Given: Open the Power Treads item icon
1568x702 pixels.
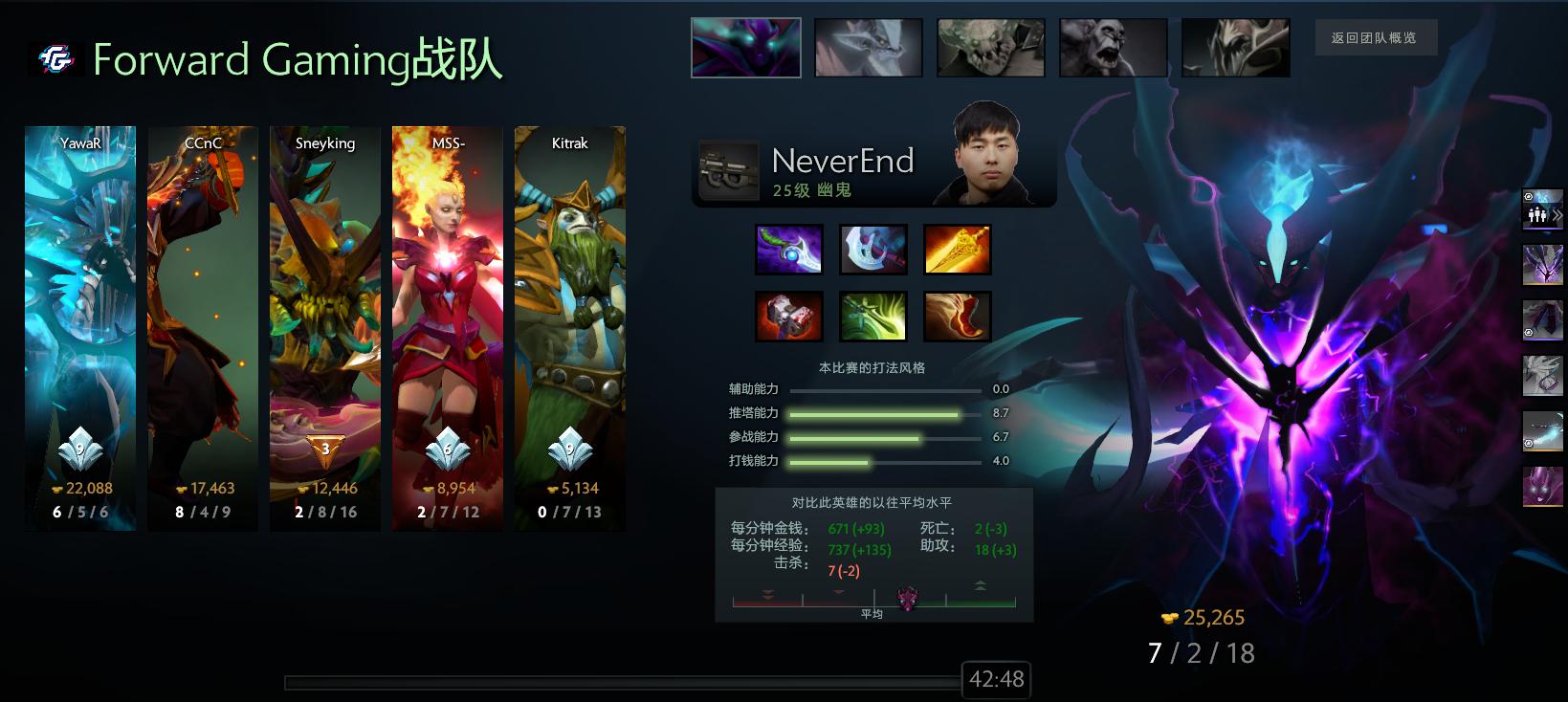Looking at the screenshot, I should [x=958, y=316].
